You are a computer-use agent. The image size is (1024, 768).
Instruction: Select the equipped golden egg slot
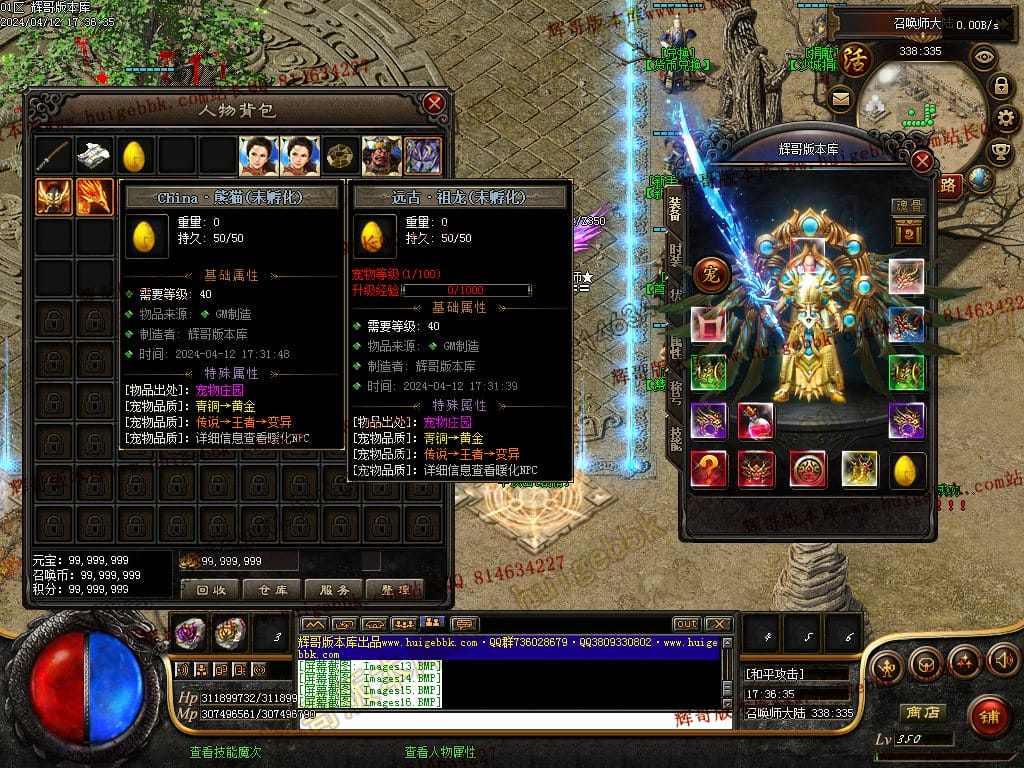[907, 468]
